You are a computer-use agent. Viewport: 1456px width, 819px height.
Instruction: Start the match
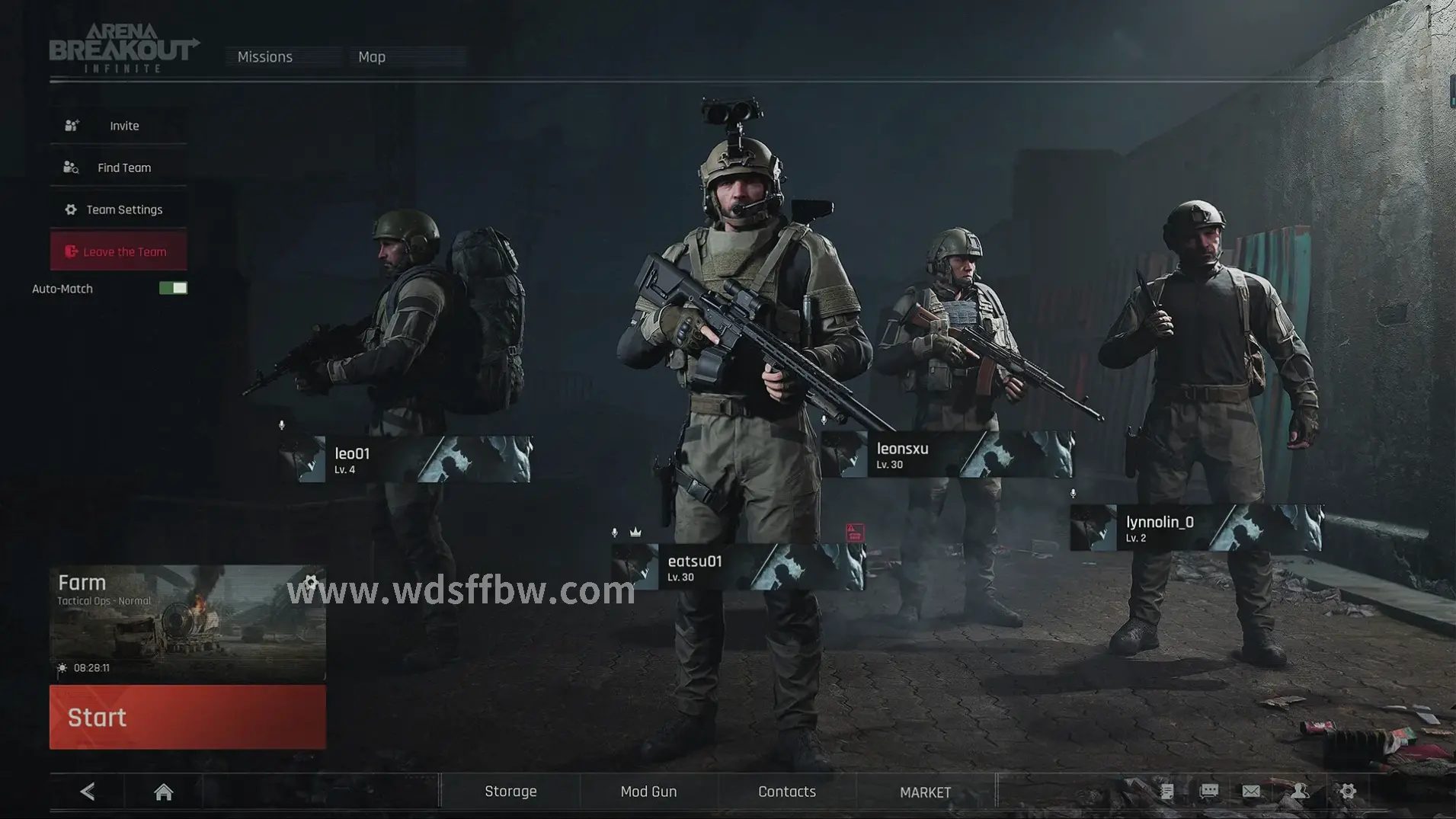click(187, 717)
